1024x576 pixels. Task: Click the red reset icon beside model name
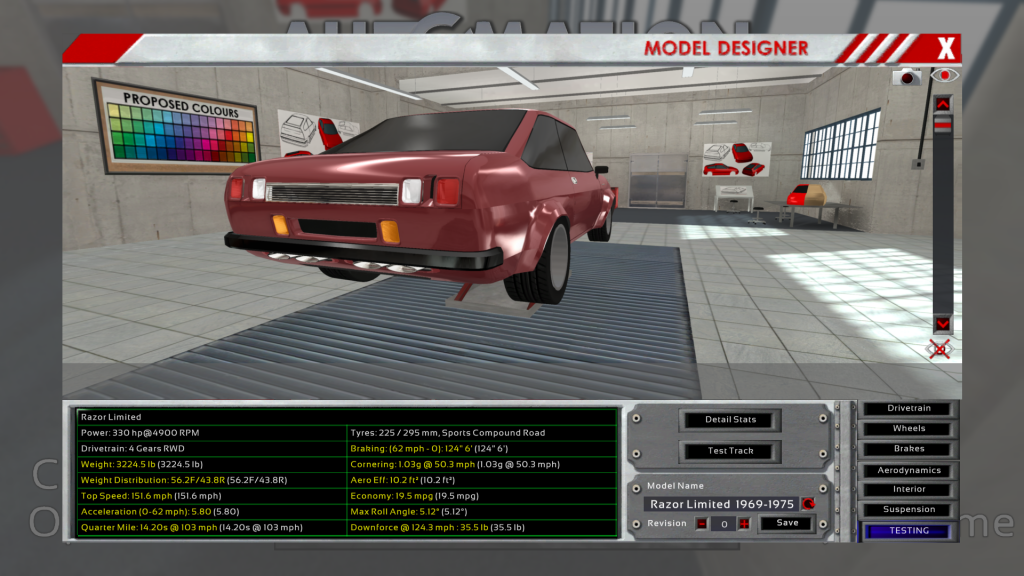[808, 504]
